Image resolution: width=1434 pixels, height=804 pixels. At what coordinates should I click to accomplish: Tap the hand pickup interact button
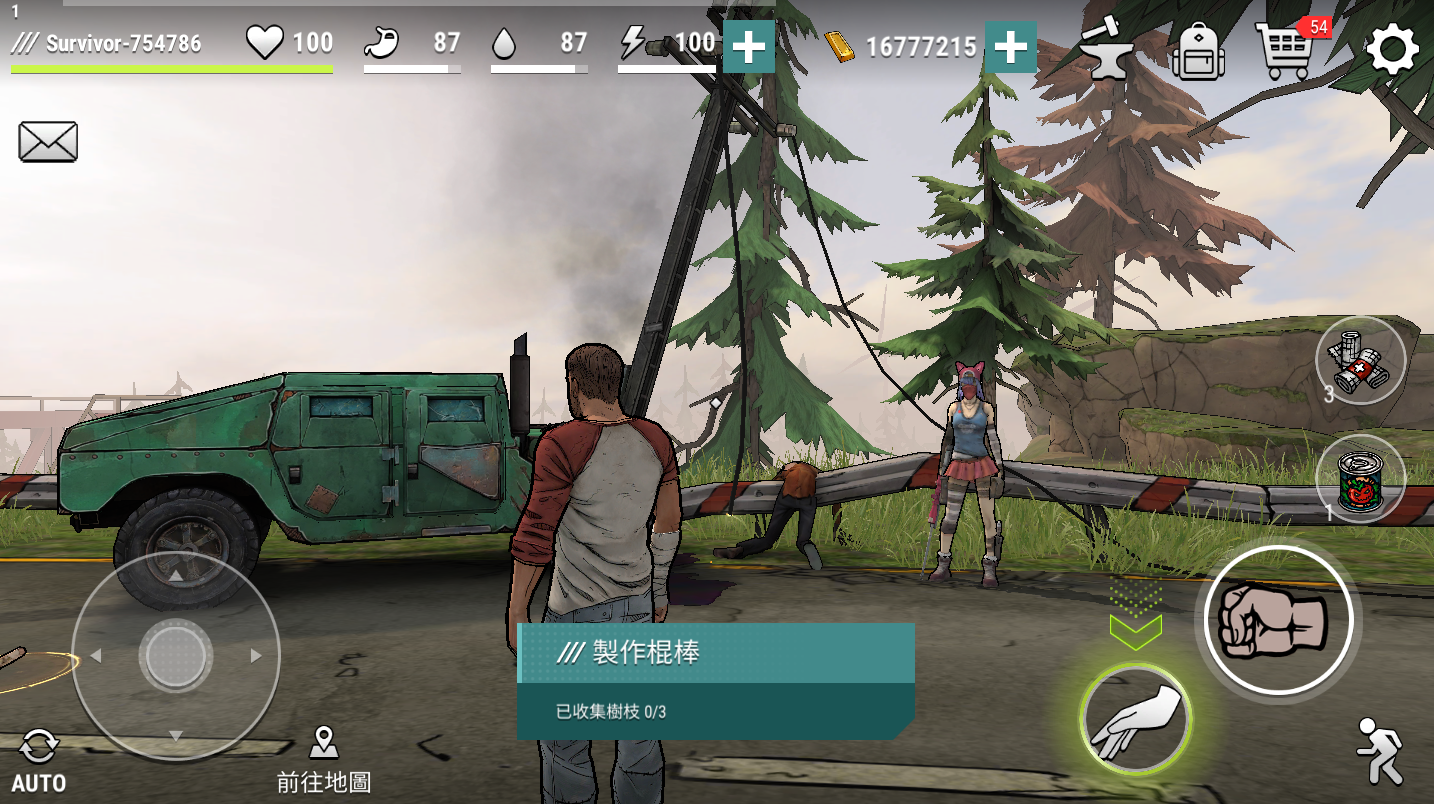pyautogui.click(x=1136, y=718)
